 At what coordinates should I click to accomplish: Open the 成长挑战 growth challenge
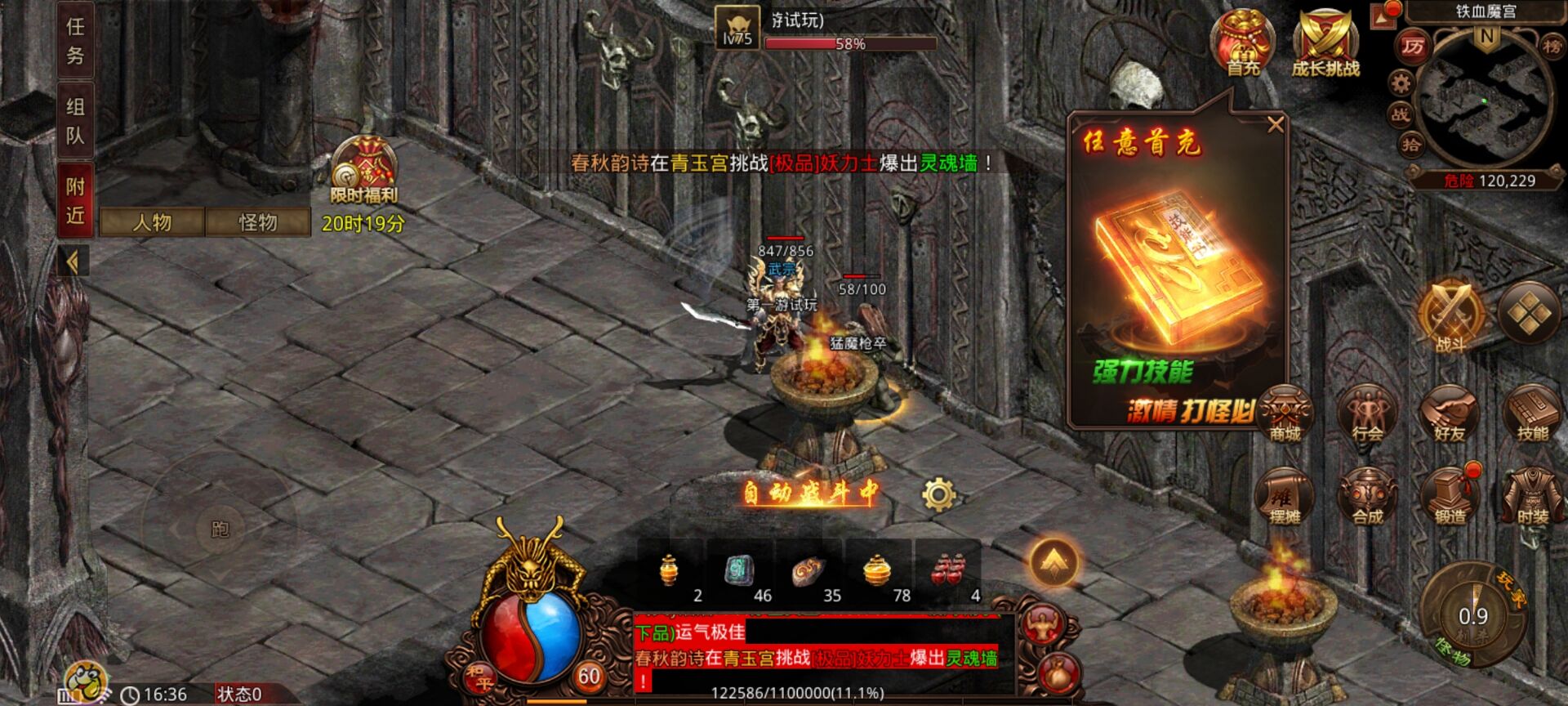tap(1325, 44)
